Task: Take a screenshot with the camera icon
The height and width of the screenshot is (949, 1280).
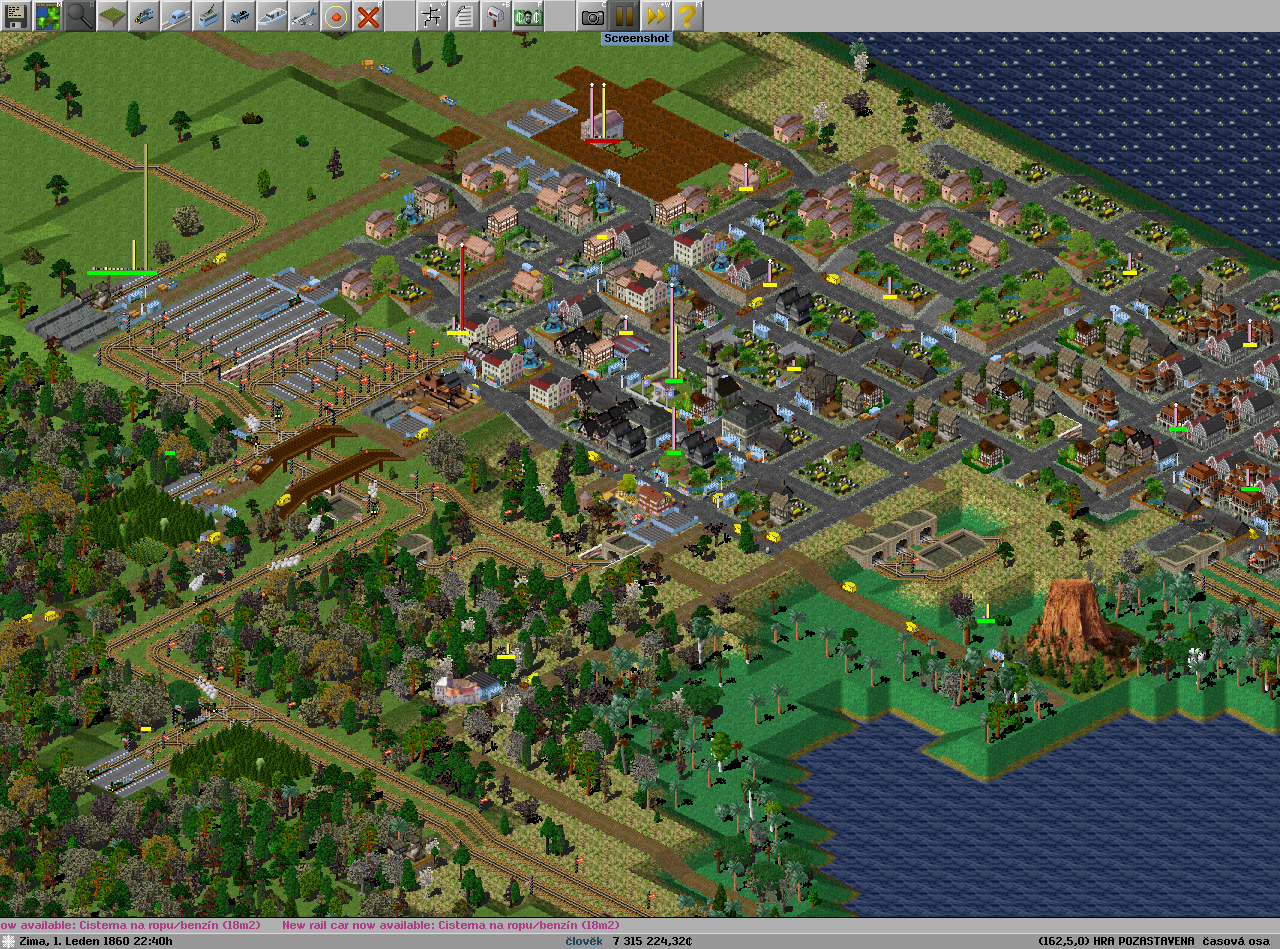Action: (x=592, y=16)
